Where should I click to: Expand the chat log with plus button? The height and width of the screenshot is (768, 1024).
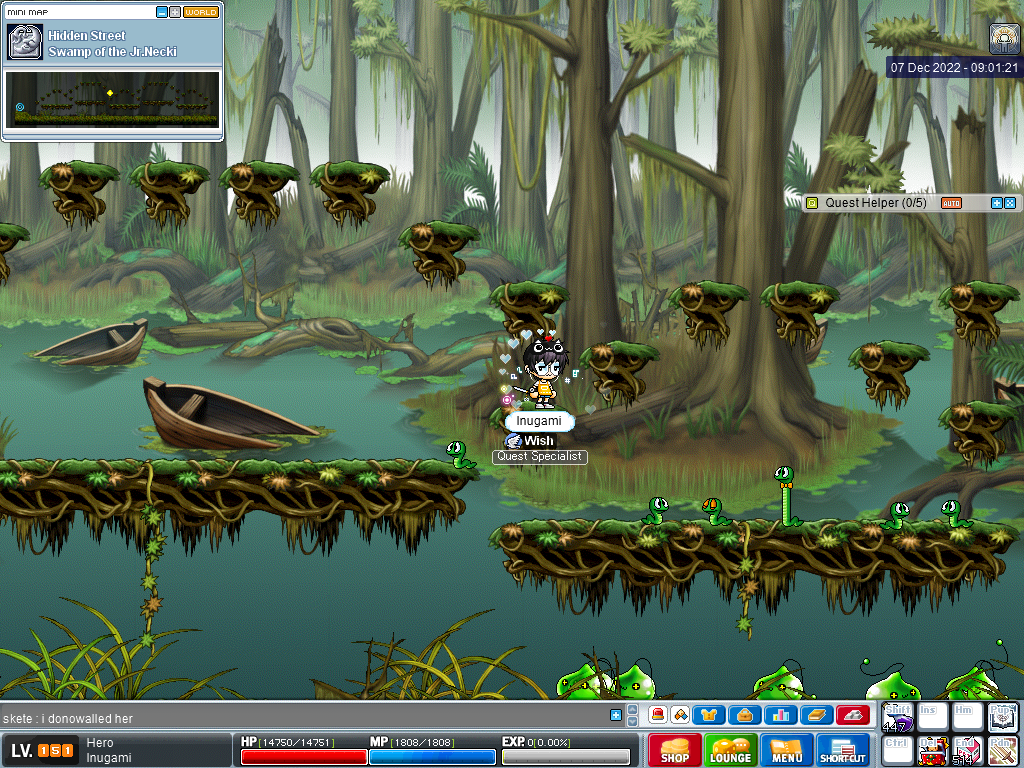coord(616,715)
